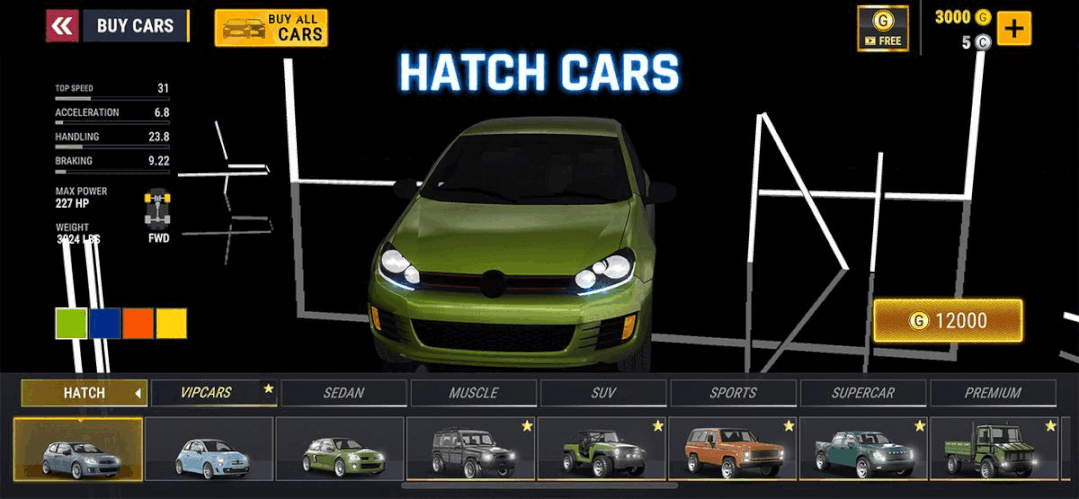Open the Sports category
Screen dimensions: 1079x499
[733, 393]
